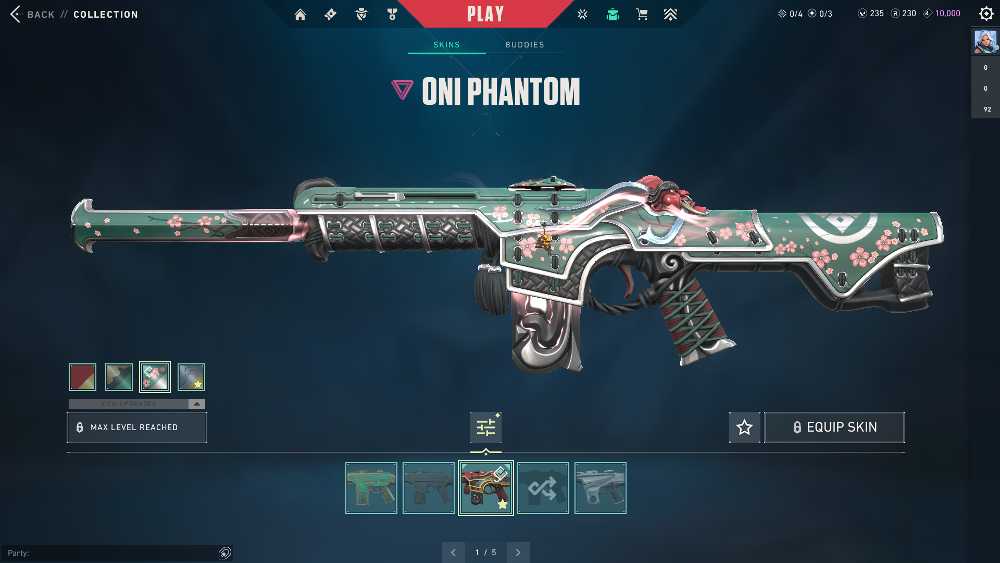Open the skin filter sliders button

coord(486,428)
